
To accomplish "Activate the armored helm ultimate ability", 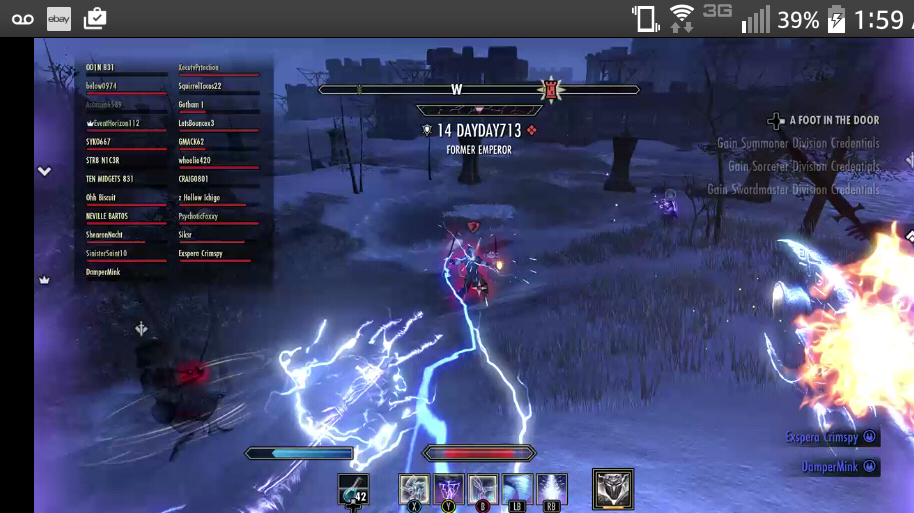I will point(612,489).
